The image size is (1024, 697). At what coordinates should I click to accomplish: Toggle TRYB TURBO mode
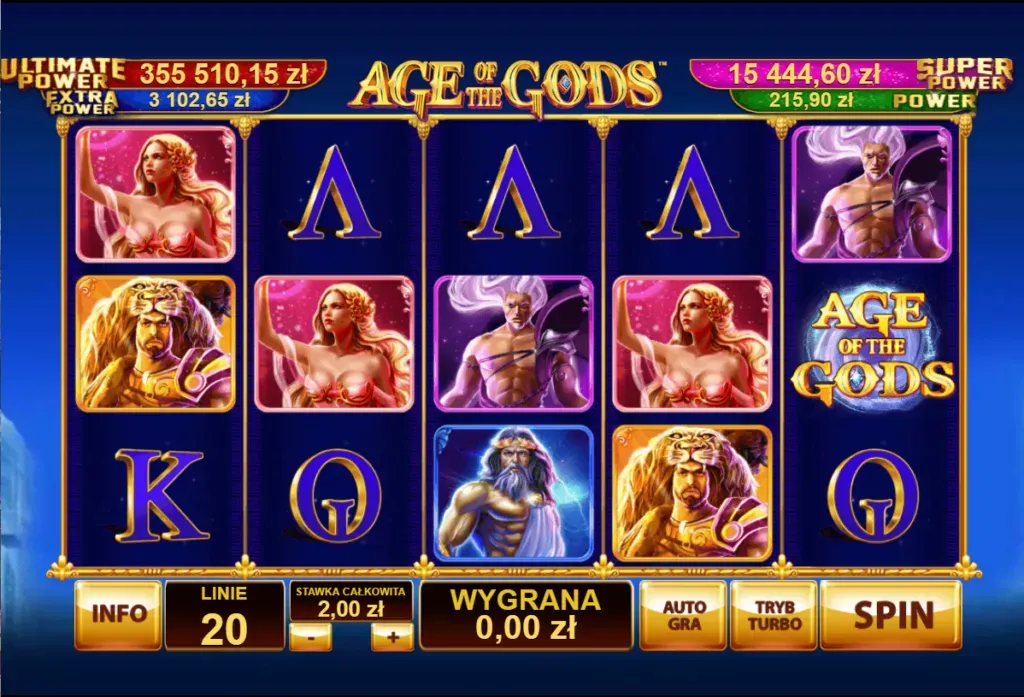(x=774, y=614)
